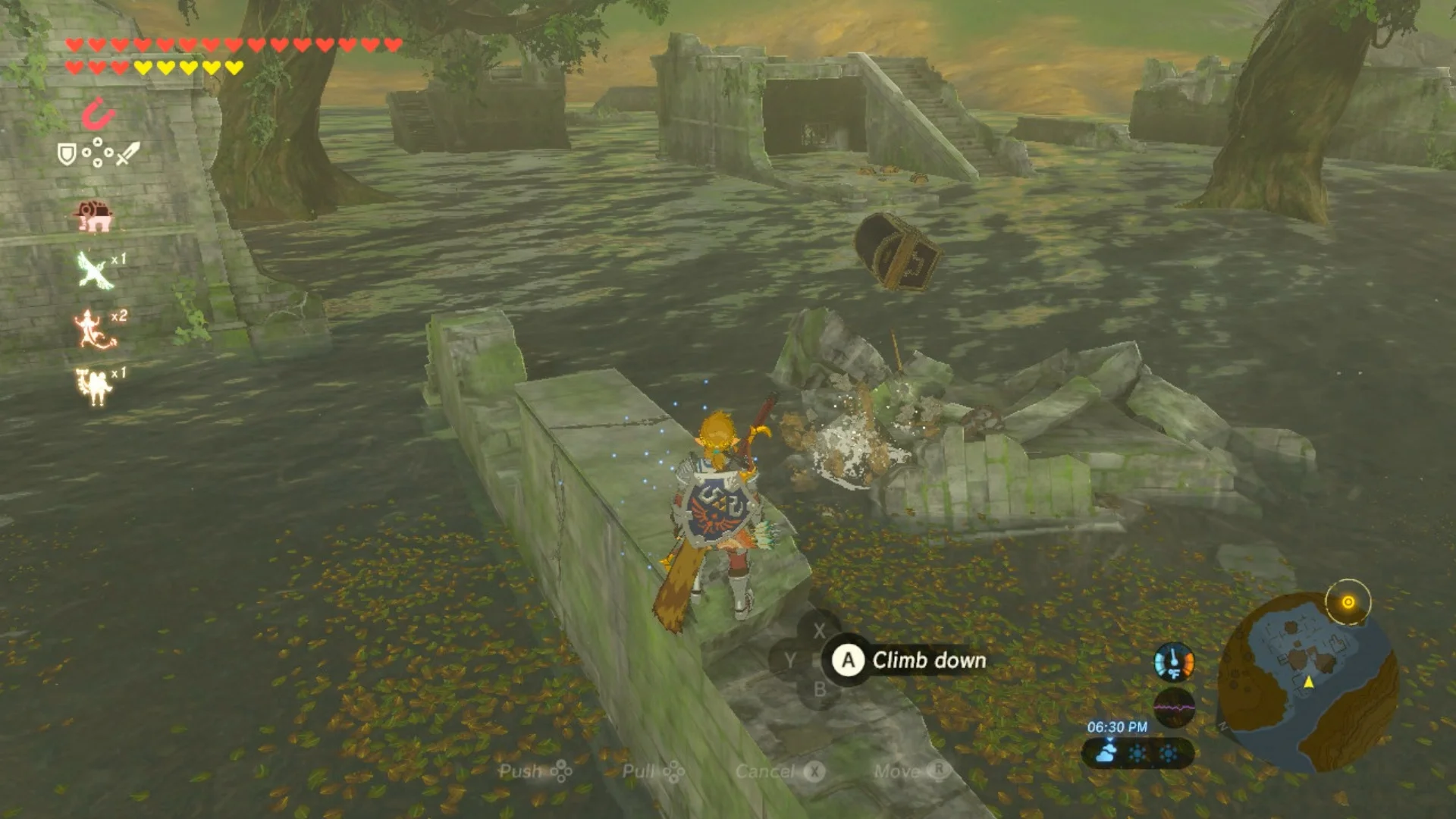Select the Urbosa's Fury lizard-shaped ability icon
This screenshot has width=1456, height=819.
click(91, 328)
